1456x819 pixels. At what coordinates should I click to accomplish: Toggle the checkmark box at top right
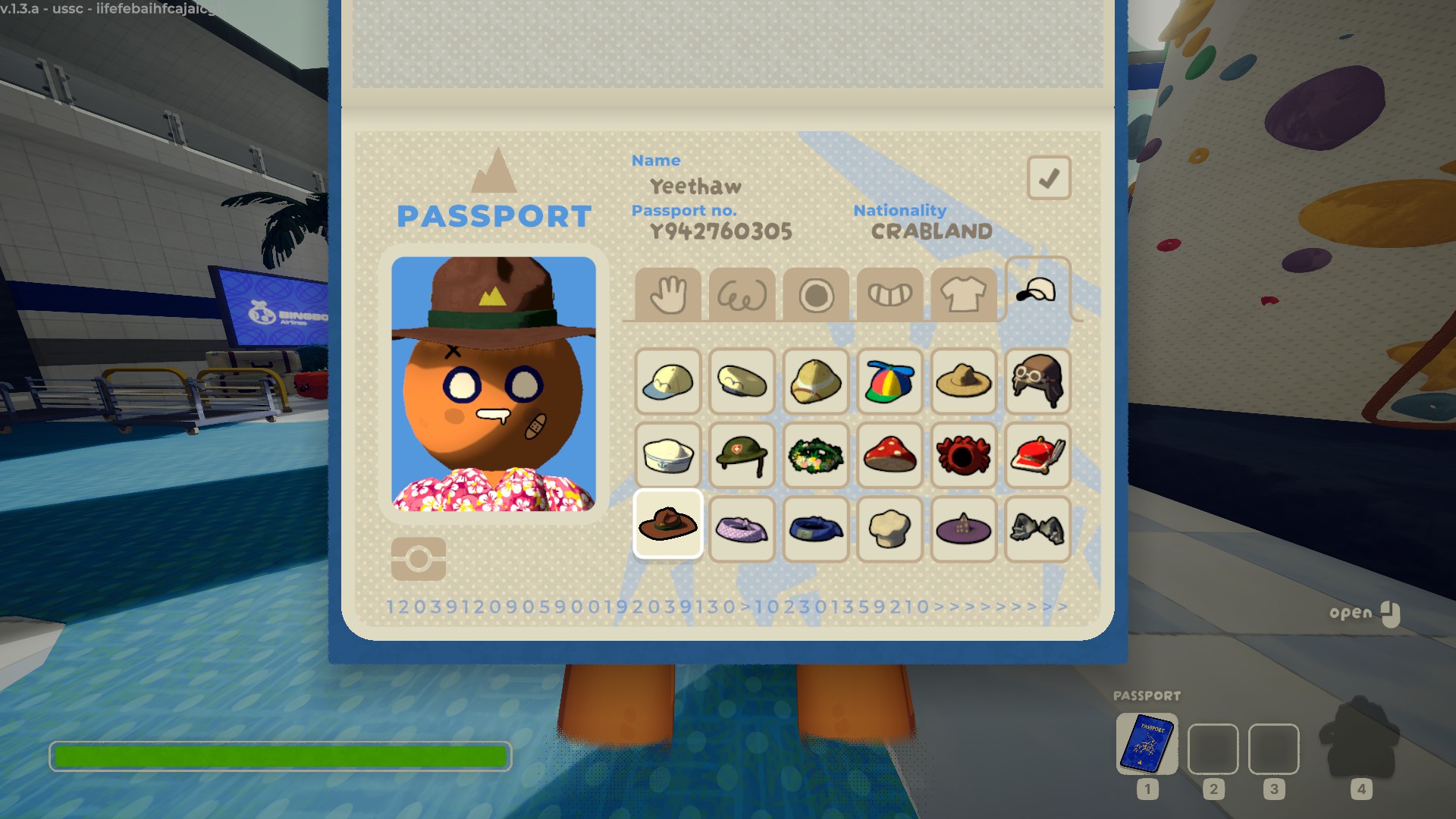tap(1049, 177)
